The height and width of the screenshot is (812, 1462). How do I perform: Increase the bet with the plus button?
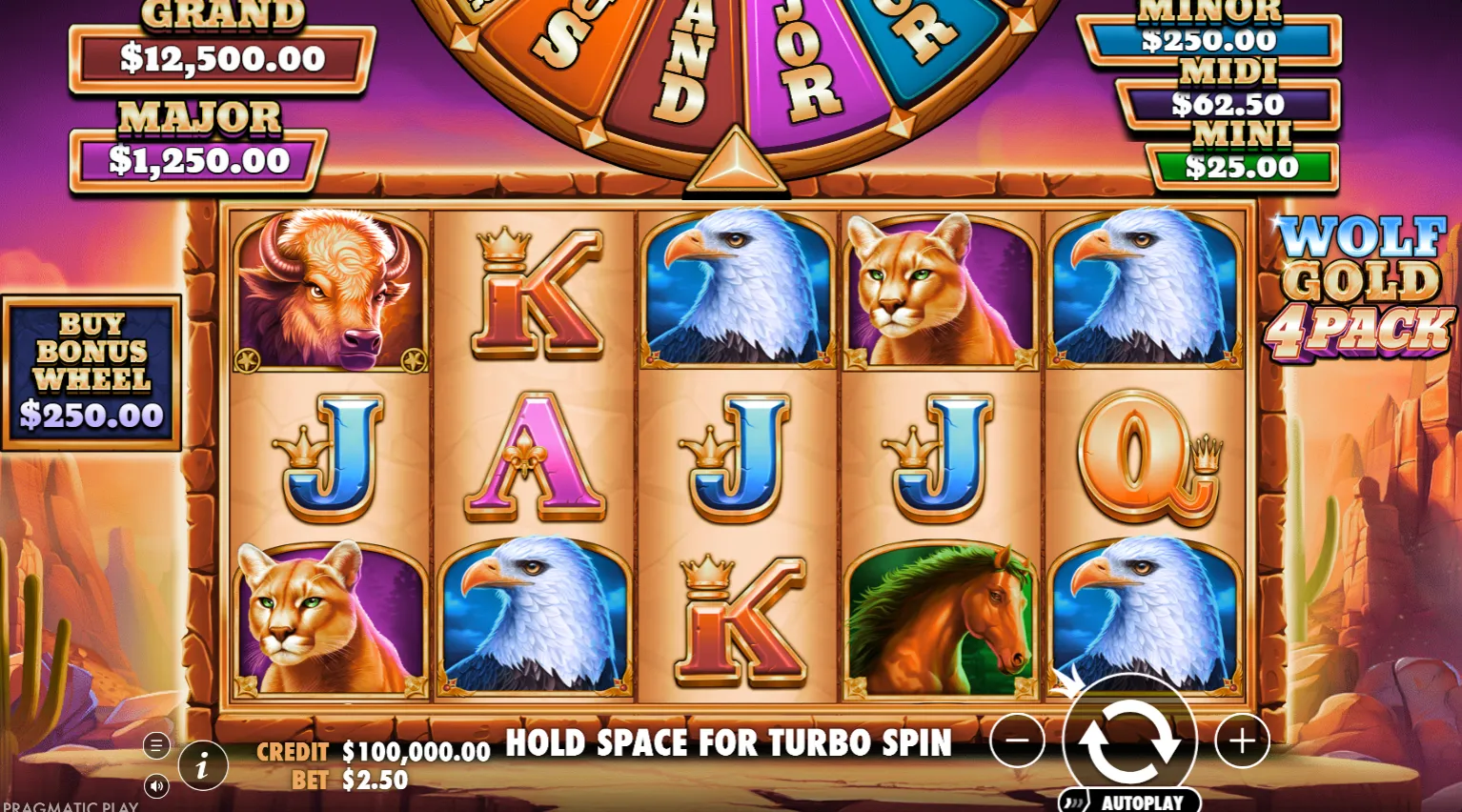coord(1241,741)
